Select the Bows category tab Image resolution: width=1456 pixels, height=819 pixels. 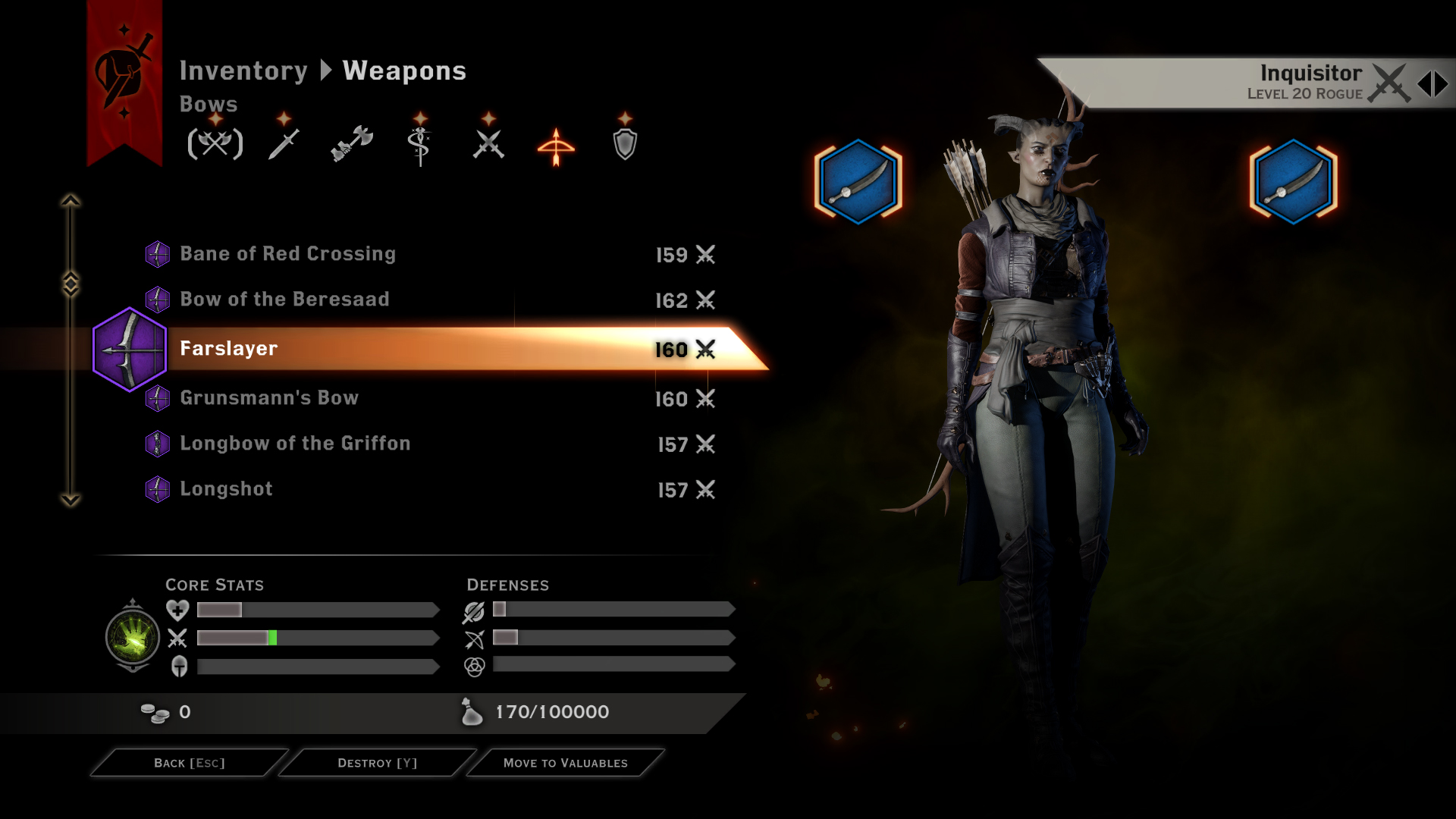556,145
